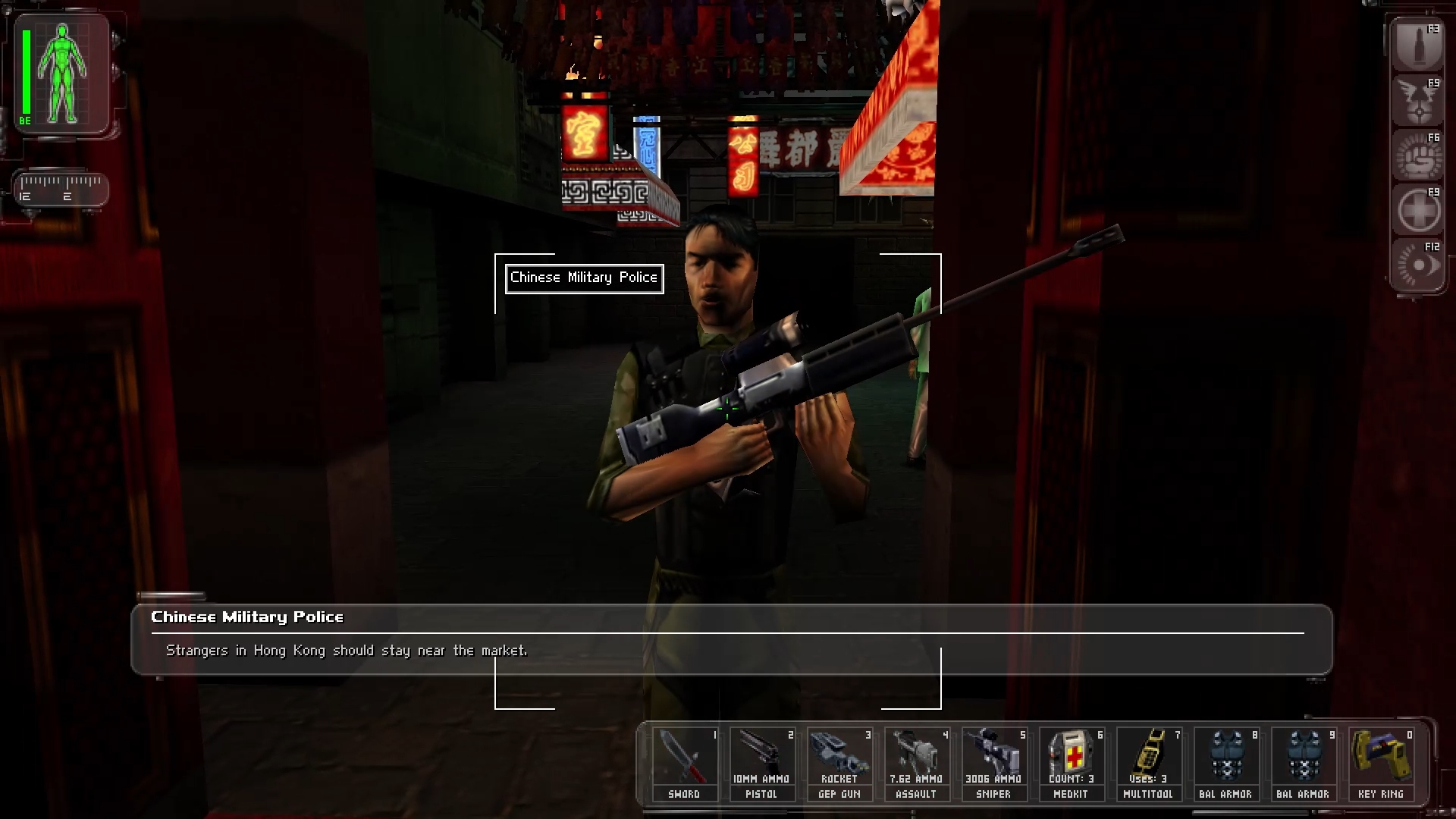Select the Assault rifle belt slot

coord(916,764)
